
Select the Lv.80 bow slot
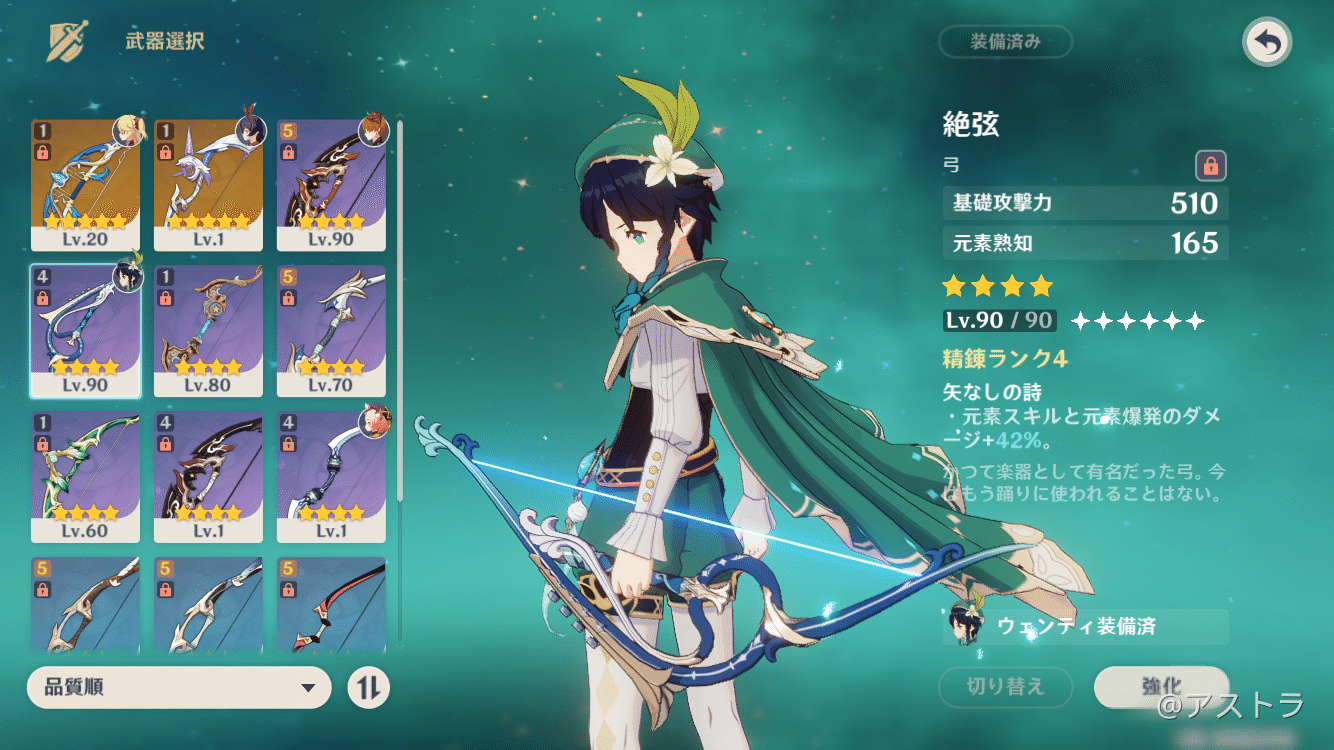tap(208, 331)
